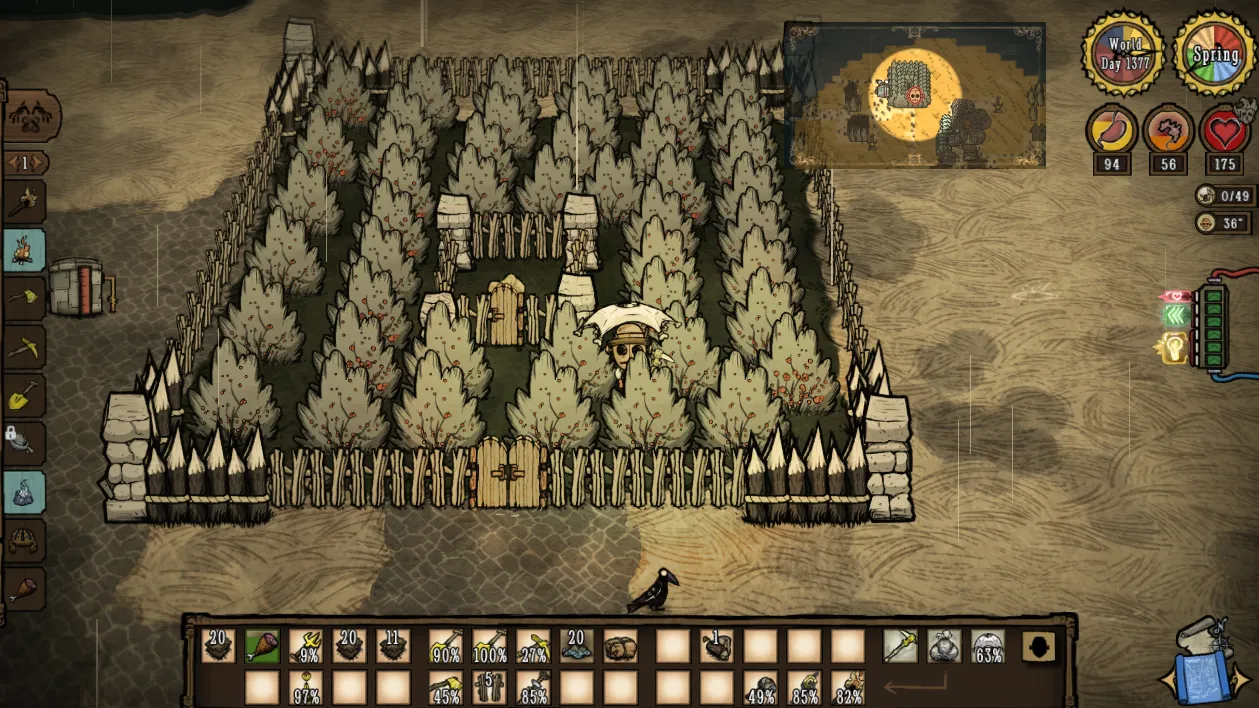Screen dimensions: 1259x708
Task: Choose the axe pinned recipe
Action: (x=24, y=298)
